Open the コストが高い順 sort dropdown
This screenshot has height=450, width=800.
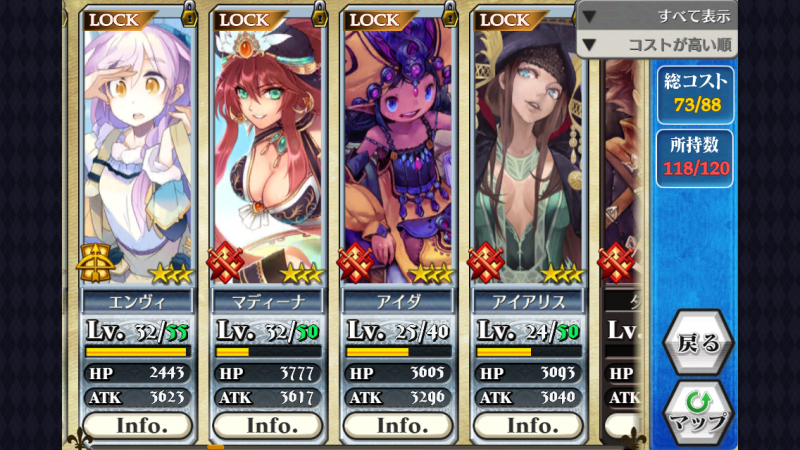point(657,44)
